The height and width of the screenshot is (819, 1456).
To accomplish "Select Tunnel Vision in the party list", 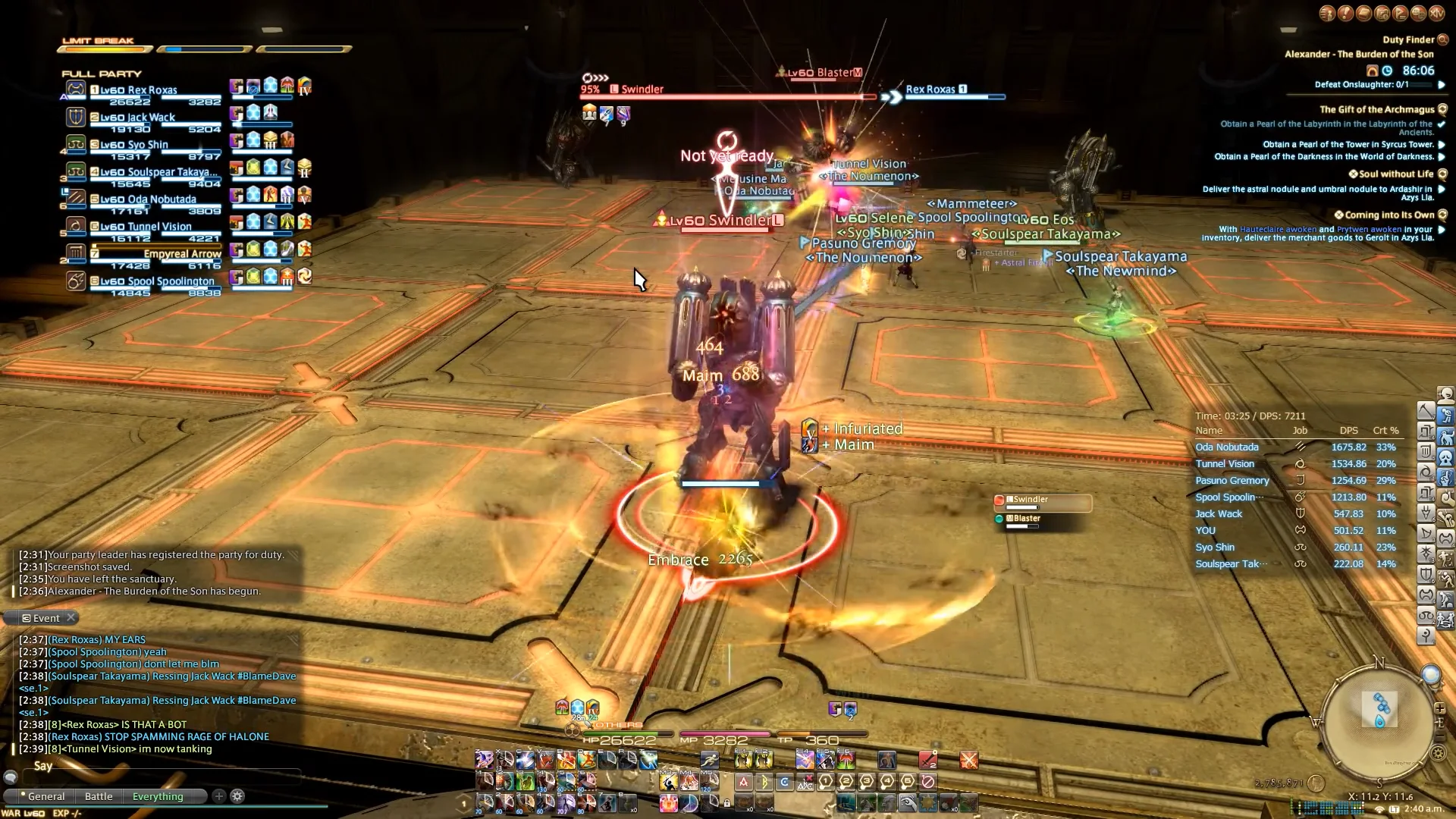I will tap(155, 227).
